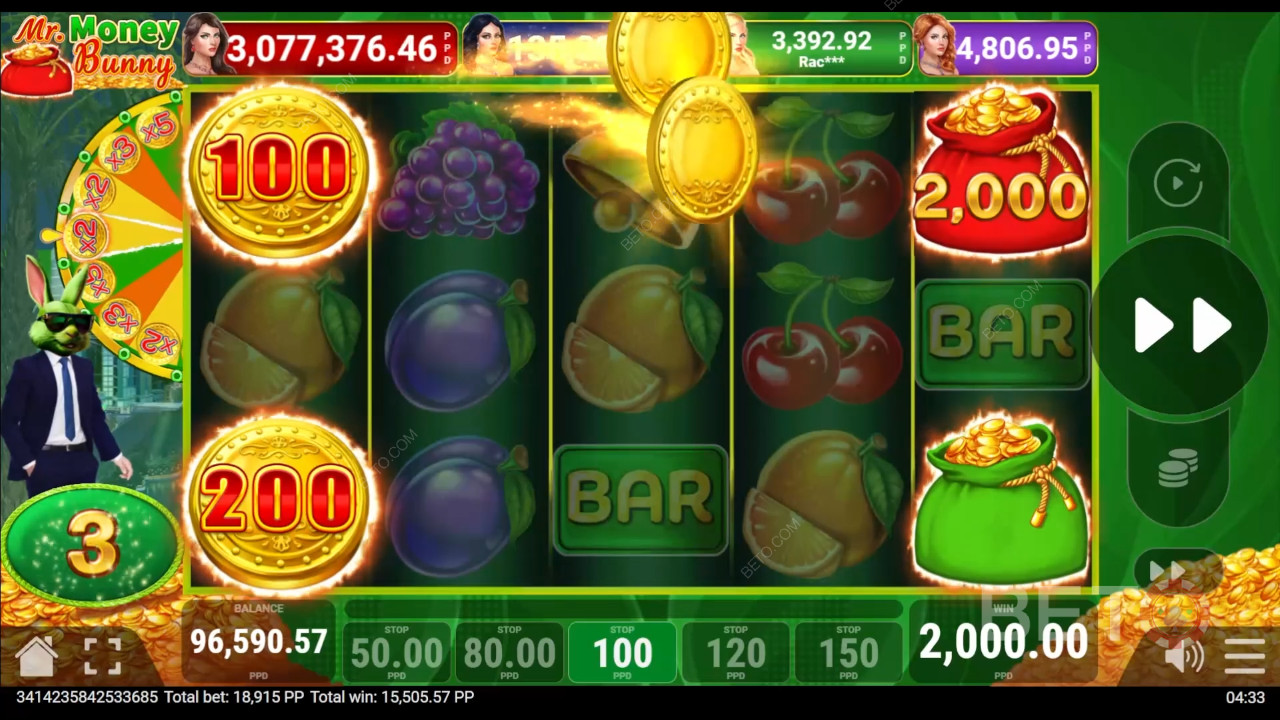Screen dimensions: 1280x720
Task: Enable the 150 bet stop
Action: 848,652
